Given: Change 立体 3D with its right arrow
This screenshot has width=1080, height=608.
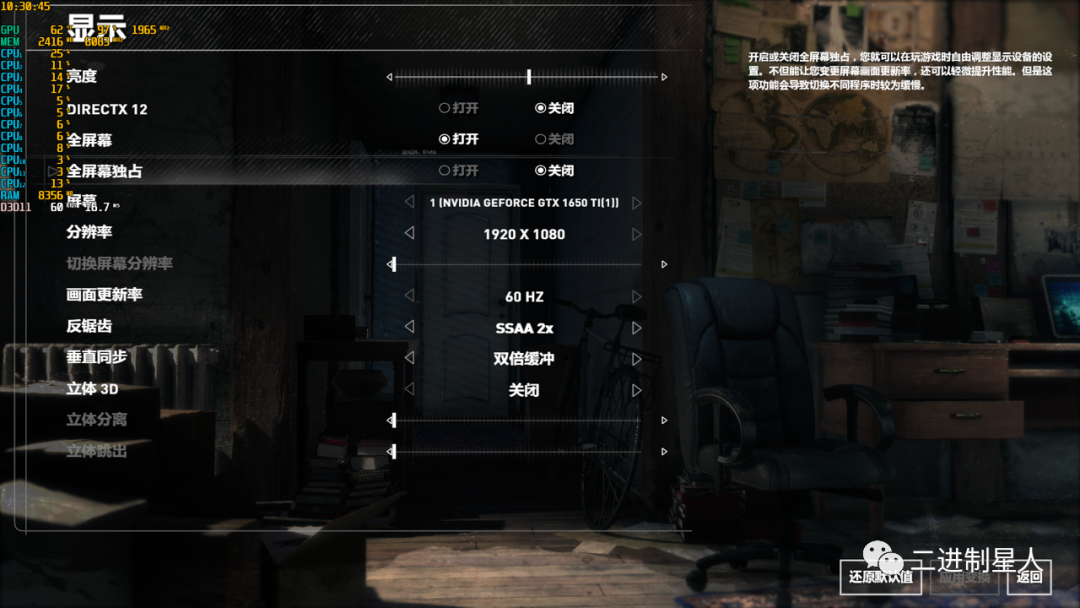Looking at the screenshot, I should [x=637, y=390].
